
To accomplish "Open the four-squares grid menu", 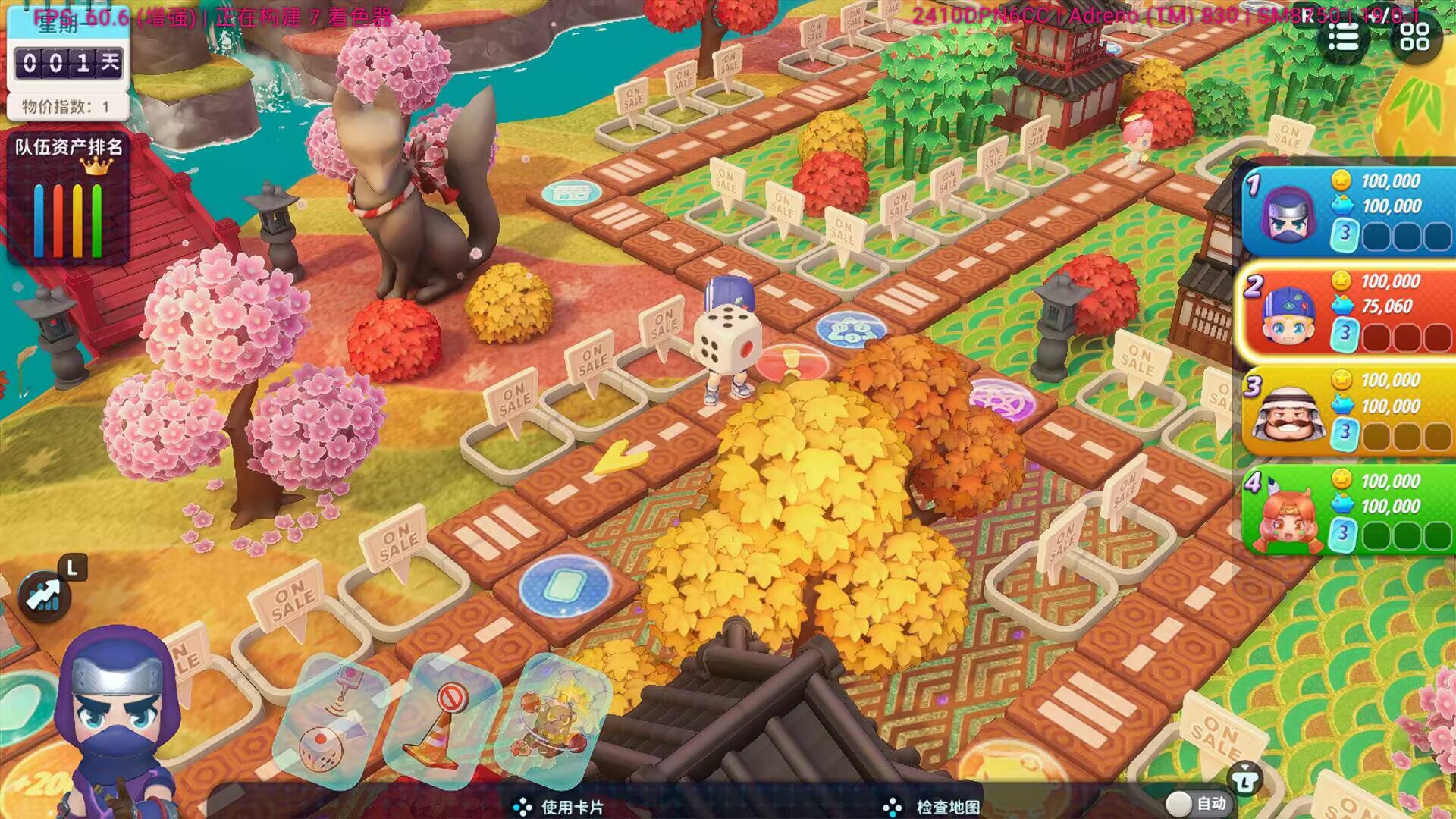I will pos(1414,36).
